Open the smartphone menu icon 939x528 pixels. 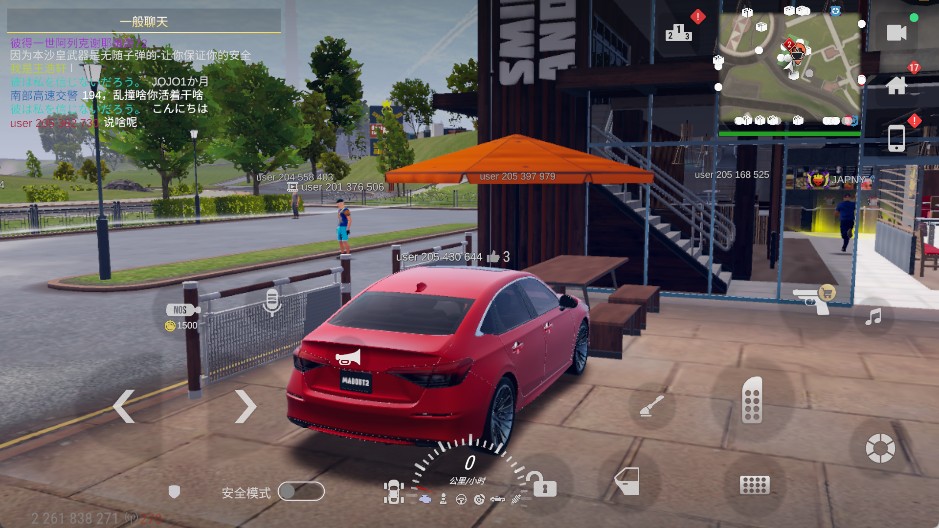pyautogui.click(x=896, y=138)
